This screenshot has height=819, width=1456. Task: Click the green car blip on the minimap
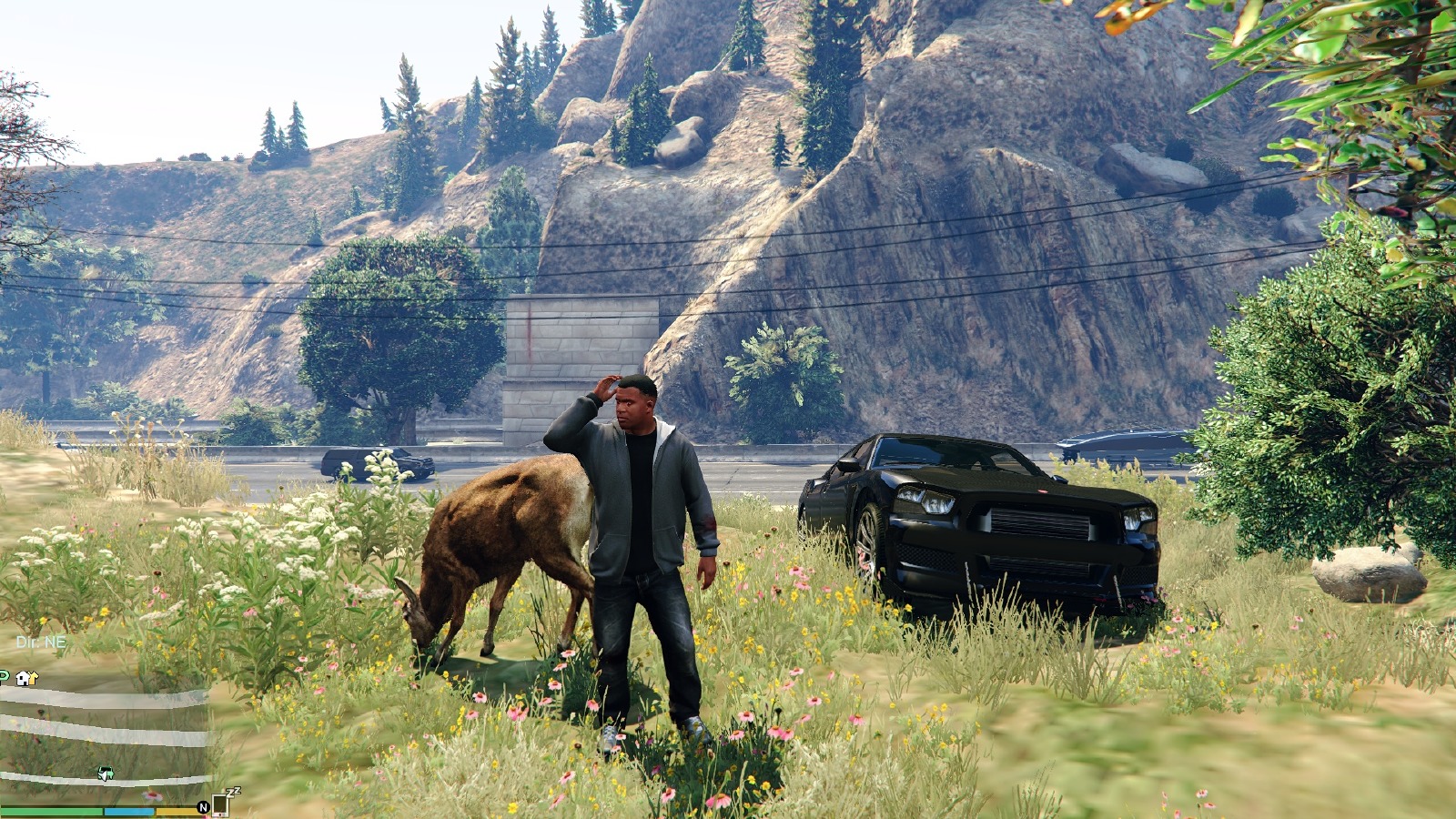tap(106, 774)
